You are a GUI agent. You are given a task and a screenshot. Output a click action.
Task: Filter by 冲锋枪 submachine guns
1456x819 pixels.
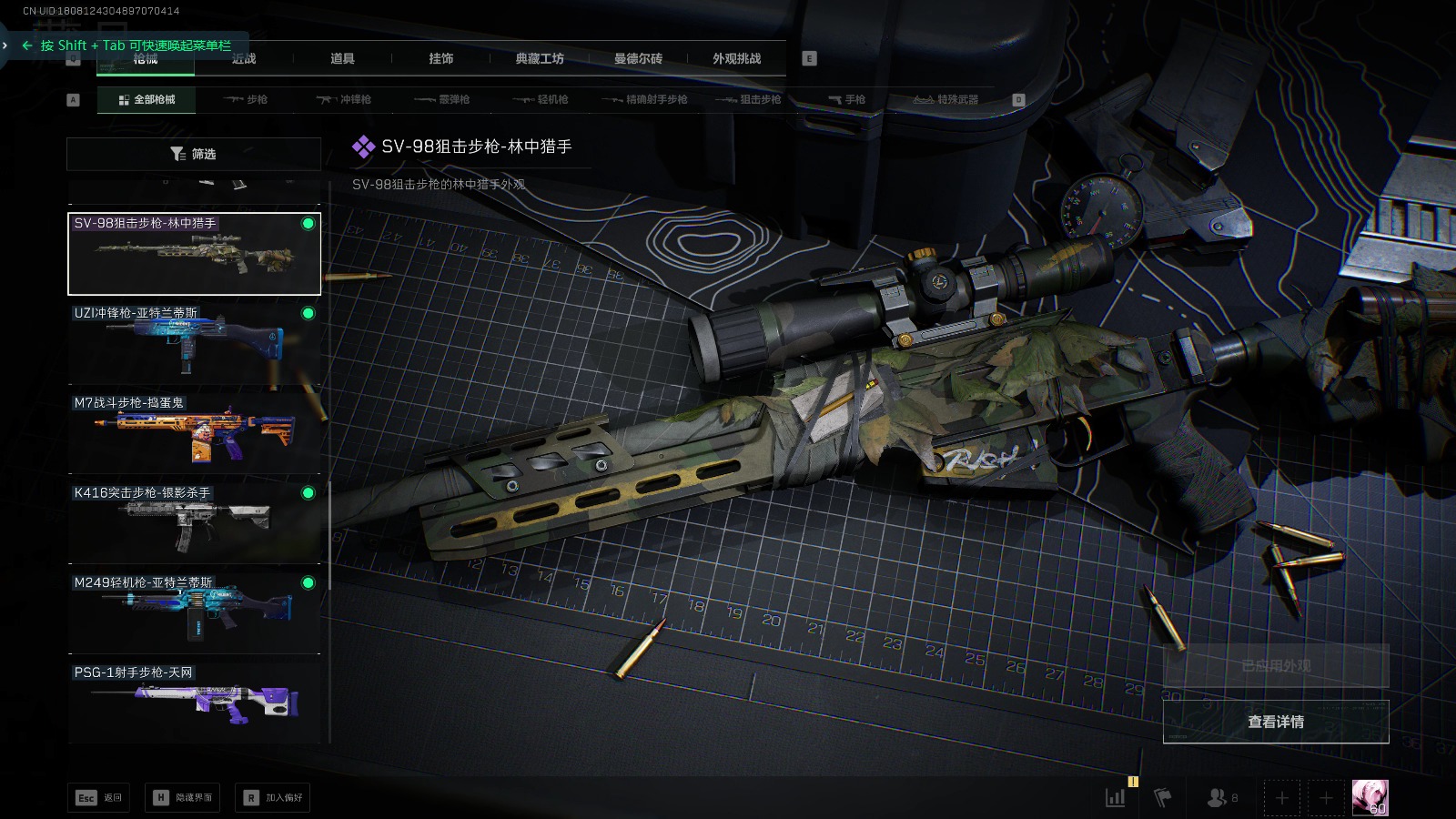click(344, 99)
